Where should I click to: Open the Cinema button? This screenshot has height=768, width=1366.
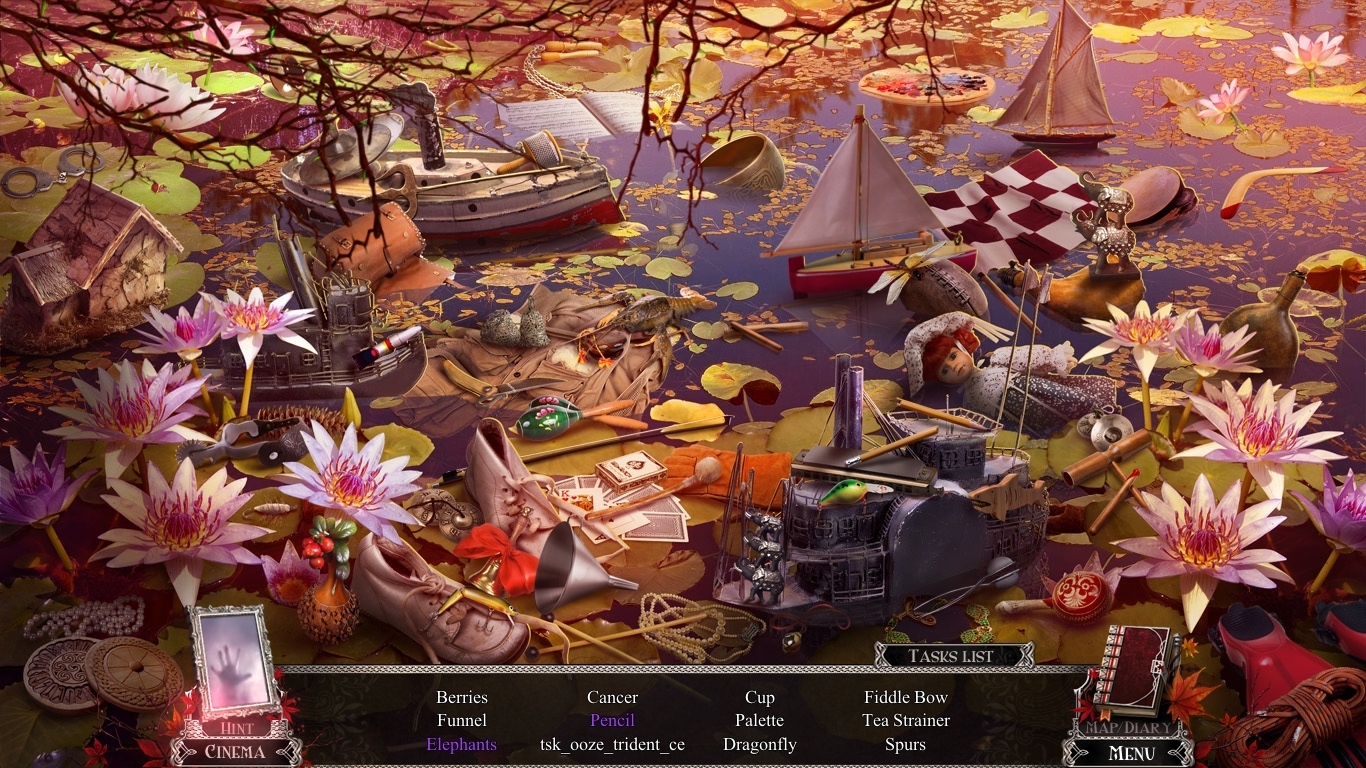pos(235,751)
